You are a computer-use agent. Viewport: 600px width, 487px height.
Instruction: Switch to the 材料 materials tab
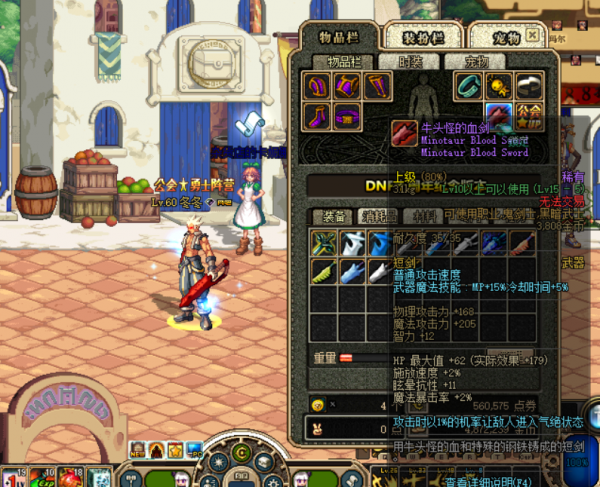click(425, 216)
